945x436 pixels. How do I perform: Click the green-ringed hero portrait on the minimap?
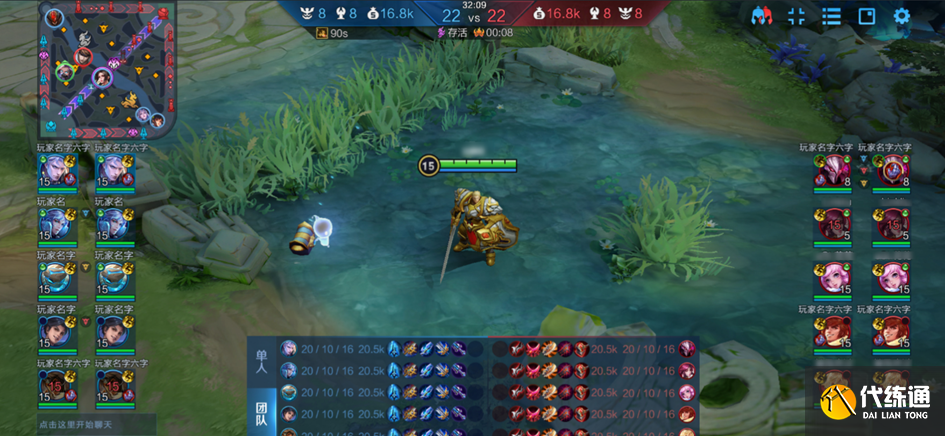66,71
